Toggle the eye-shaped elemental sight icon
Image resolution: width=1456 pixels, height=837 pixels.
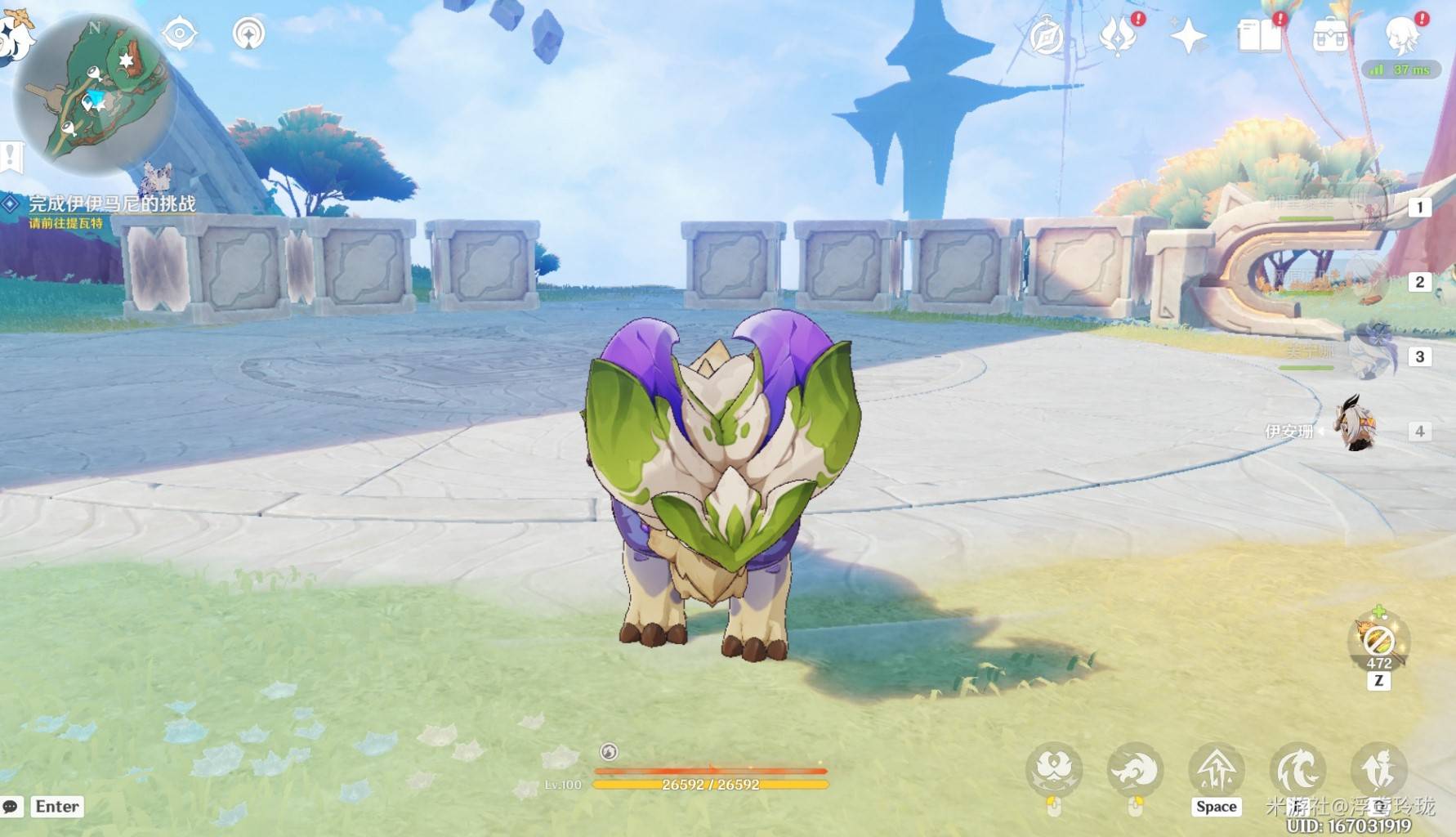click(180, 34)
